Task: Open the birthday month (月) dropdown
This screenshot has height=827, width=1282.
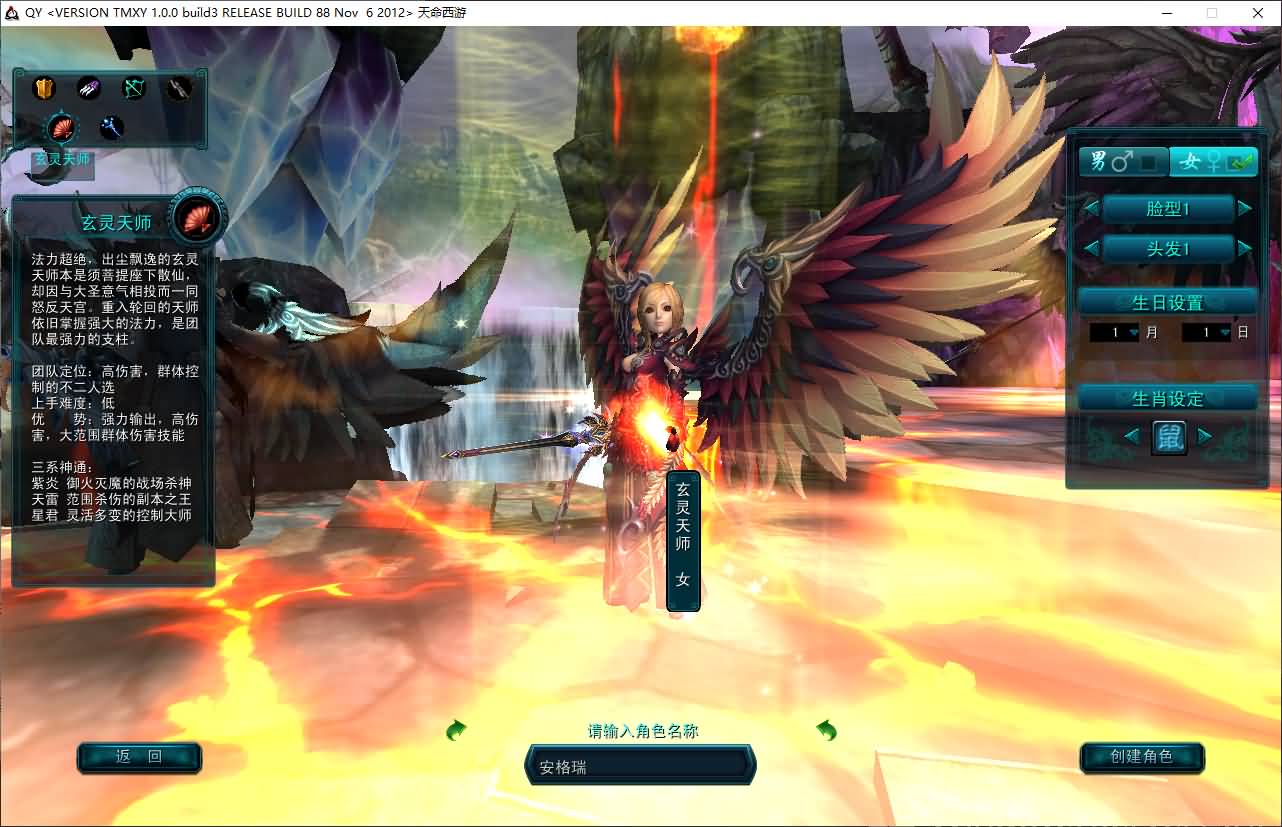Action: coord(1133,333)
